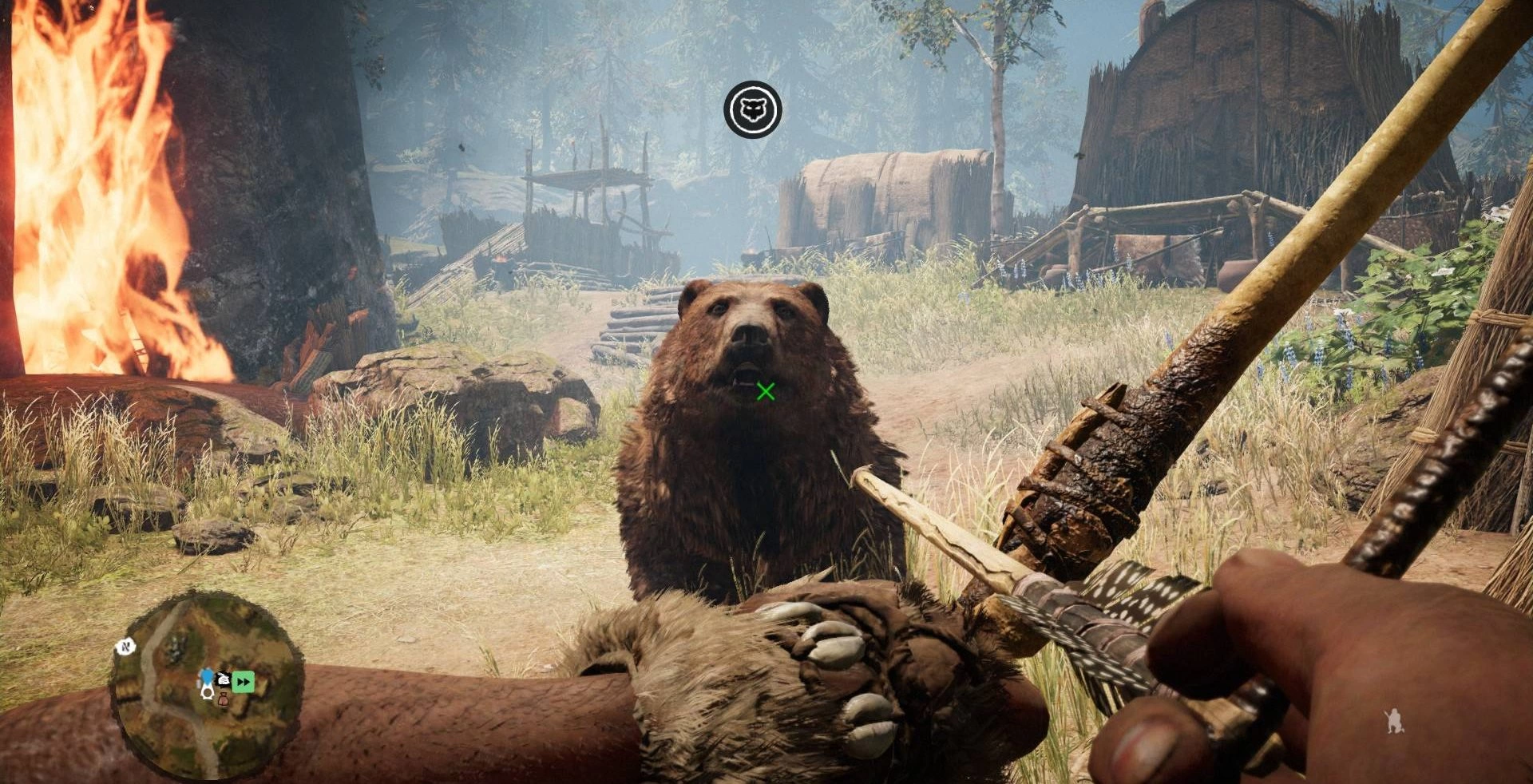Select the north compass indicator on minimap

tap(125, 647)
